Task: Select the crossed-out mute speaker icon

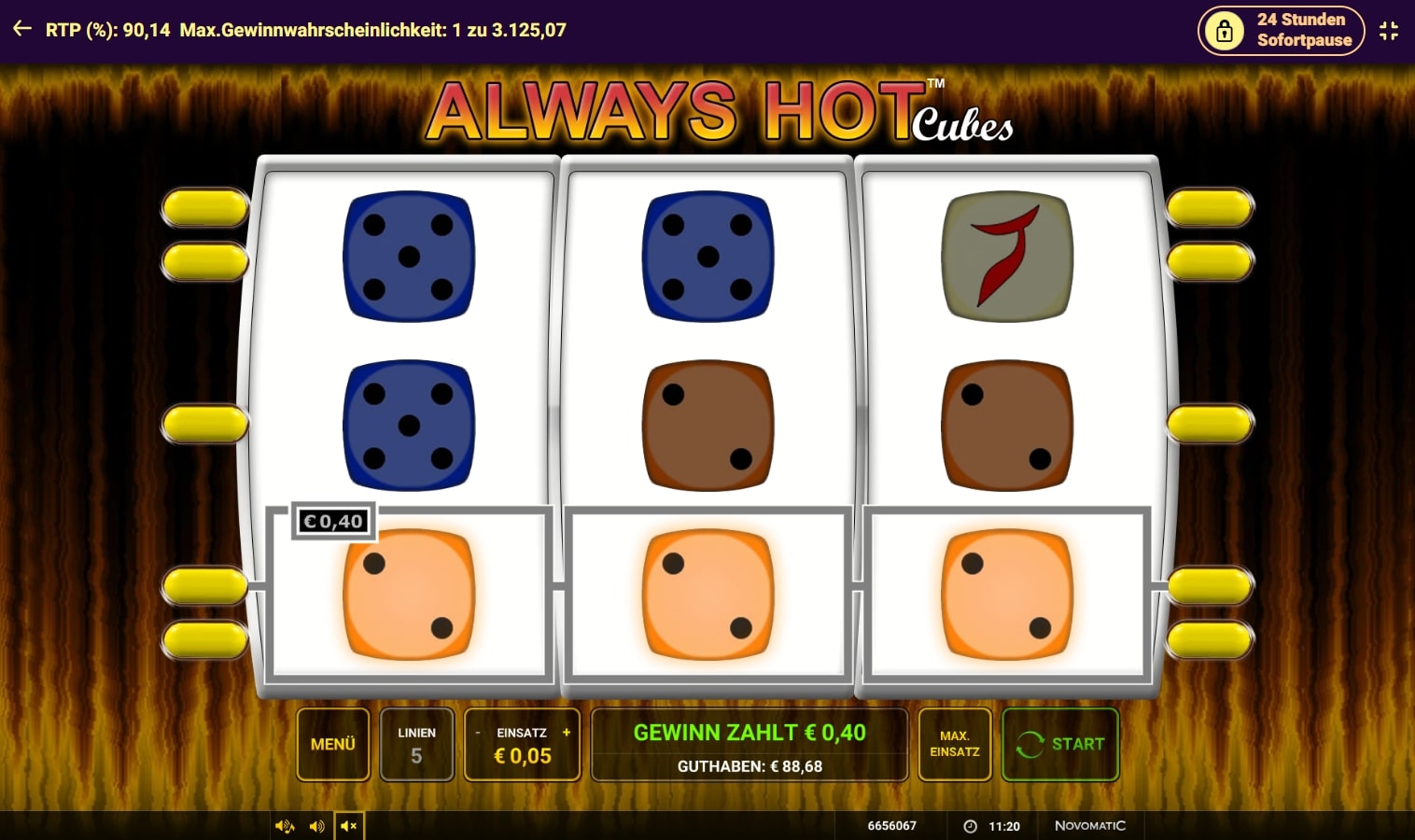Action: coord(348,825)
